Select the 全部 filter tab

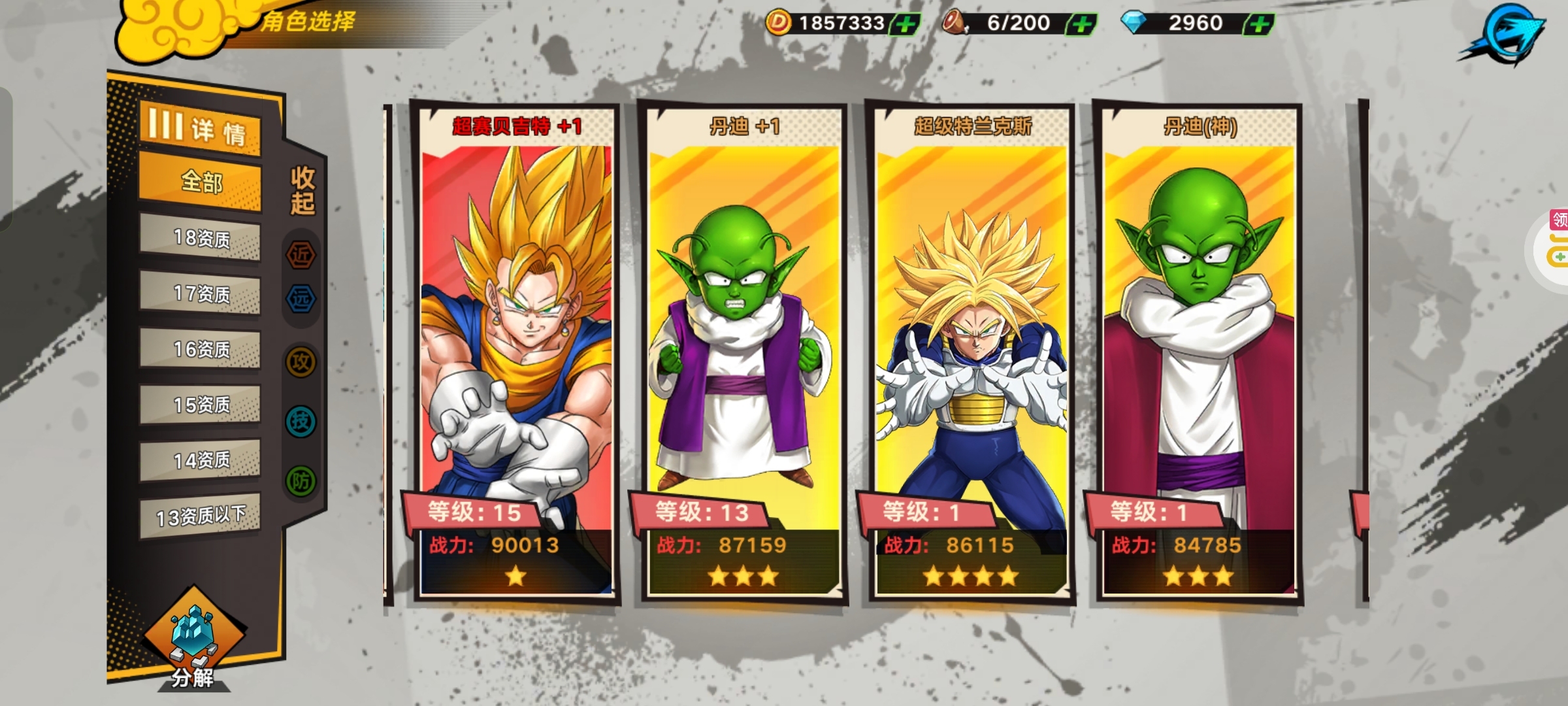pyautogui.click(x=200, y=182)
